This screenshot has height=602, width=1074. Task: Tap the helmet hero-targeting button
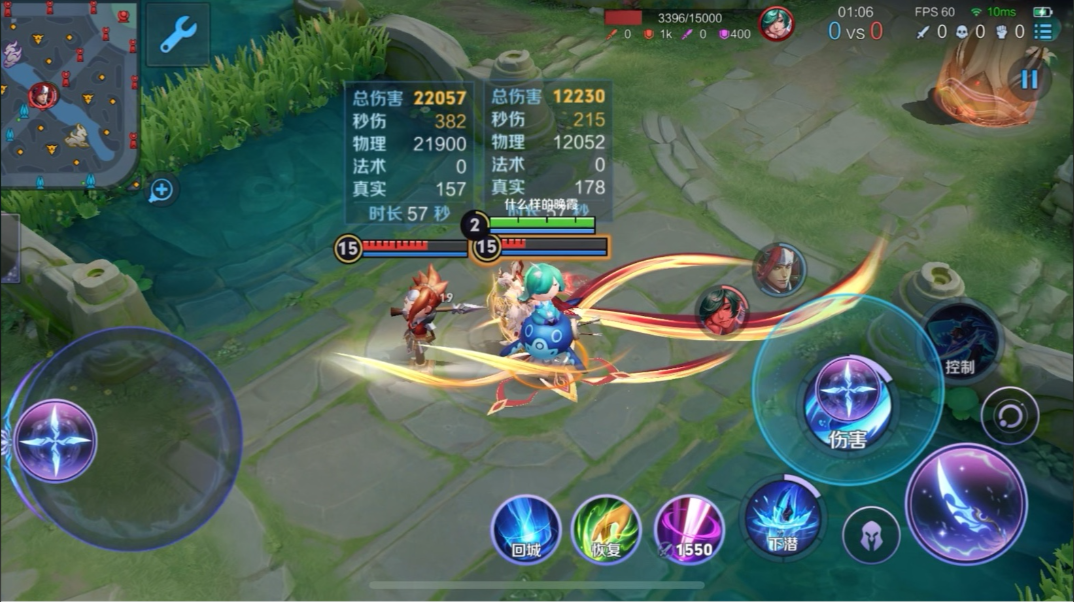pyautogui.click(x=871, y=535)
